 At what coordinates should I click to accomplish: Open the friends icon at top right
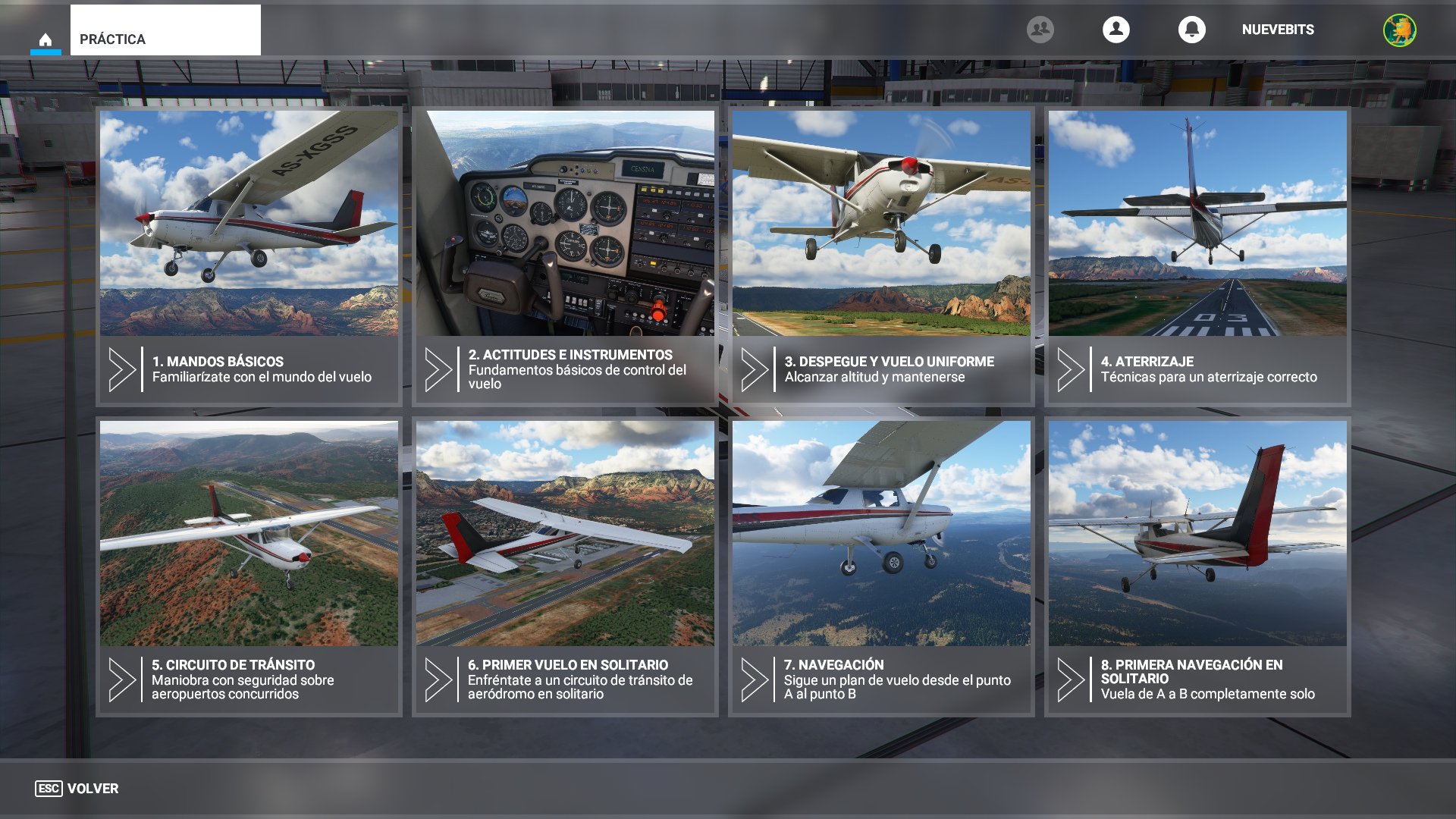(1040, 30)
